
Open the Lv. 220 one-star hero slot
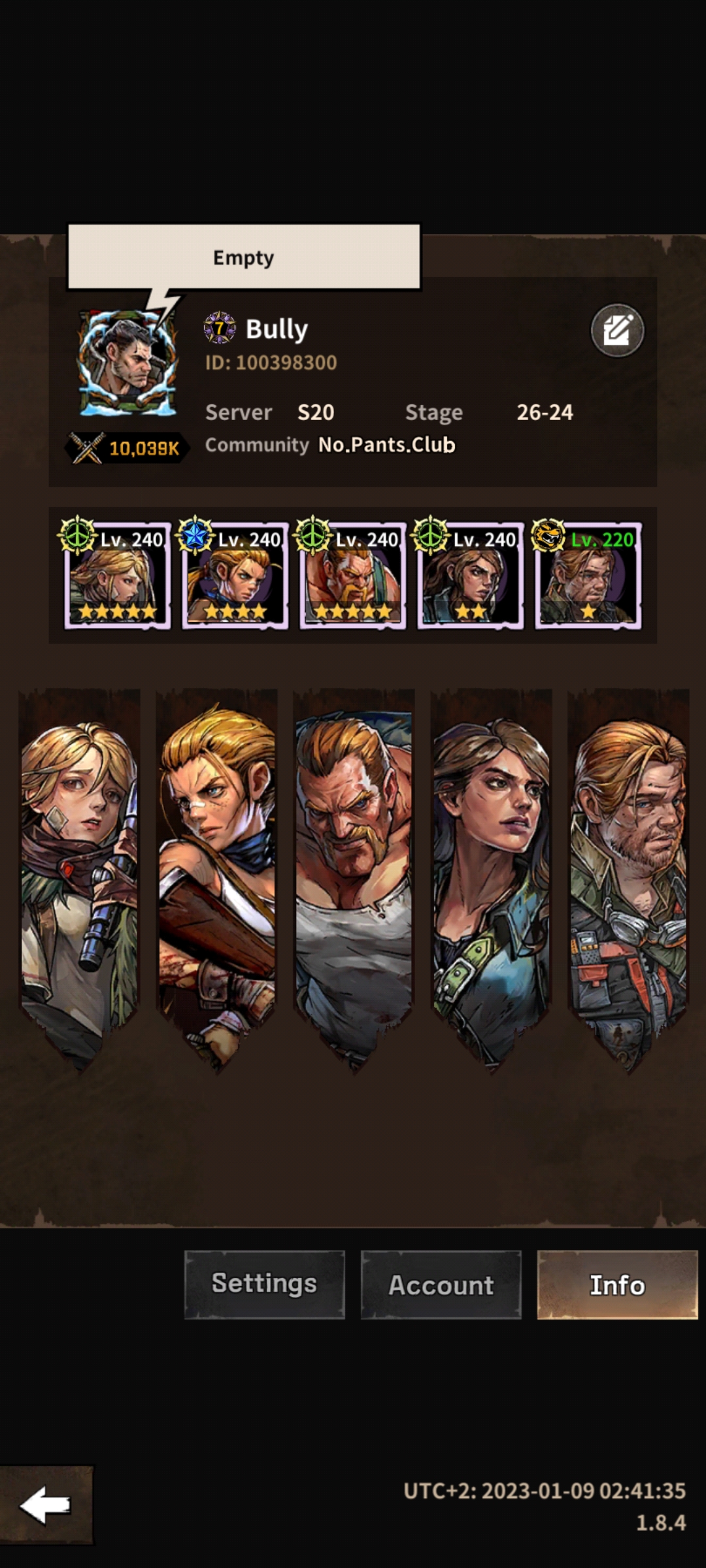tap(588, 576)
